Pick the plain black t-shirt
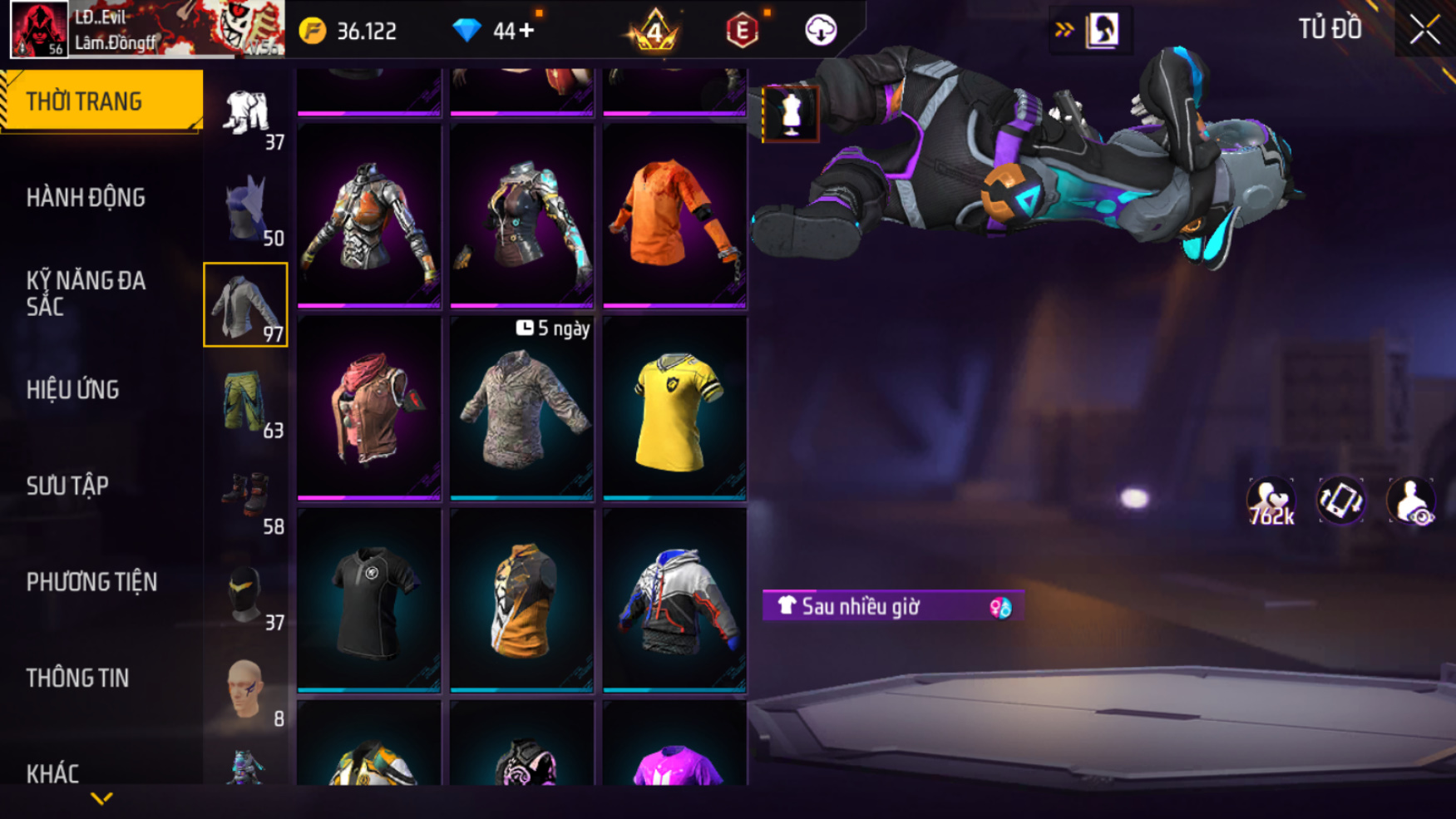 point(369,600)
